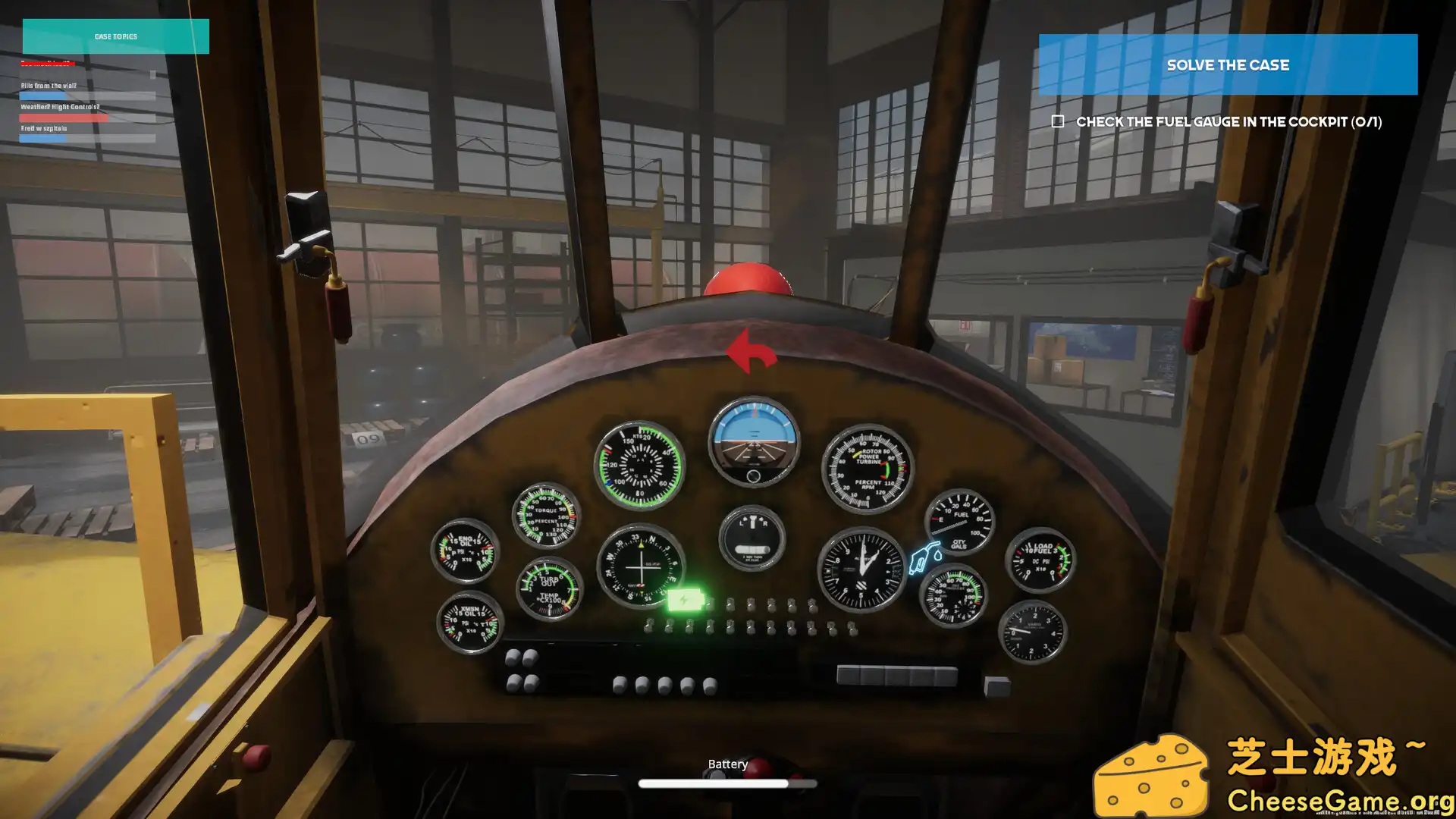Tick the Check the fuel gauge checkbox
Image resolution: width=1456 pixels, height=819 pixels.
[x=1059, y=121]
